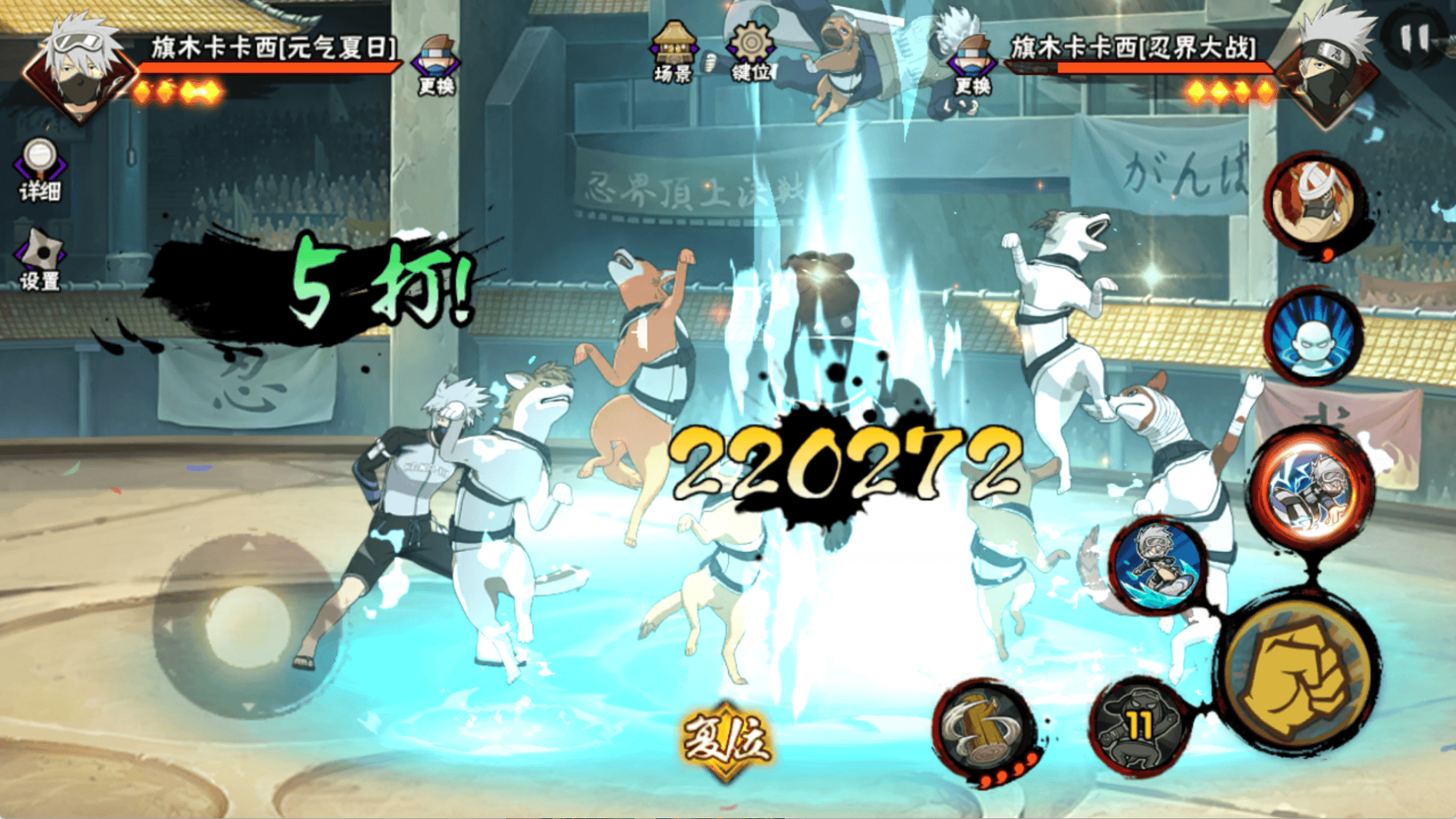Screen dimensions: 1456x819
Task: Tap the virtual joystick center
Action: click(247, 625)
